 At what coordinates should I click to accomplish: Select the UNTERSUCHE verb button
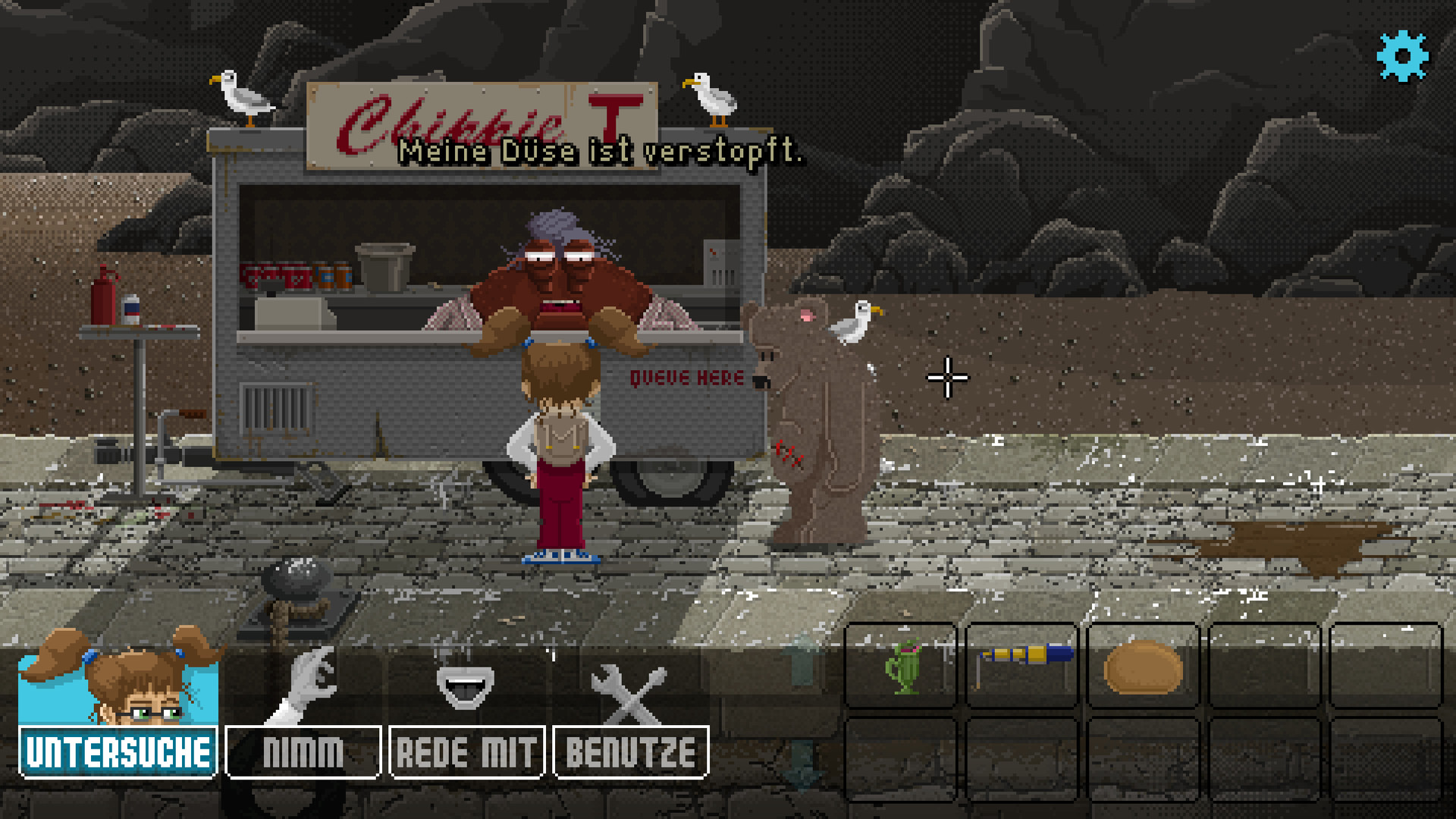[x=118, y=752]
